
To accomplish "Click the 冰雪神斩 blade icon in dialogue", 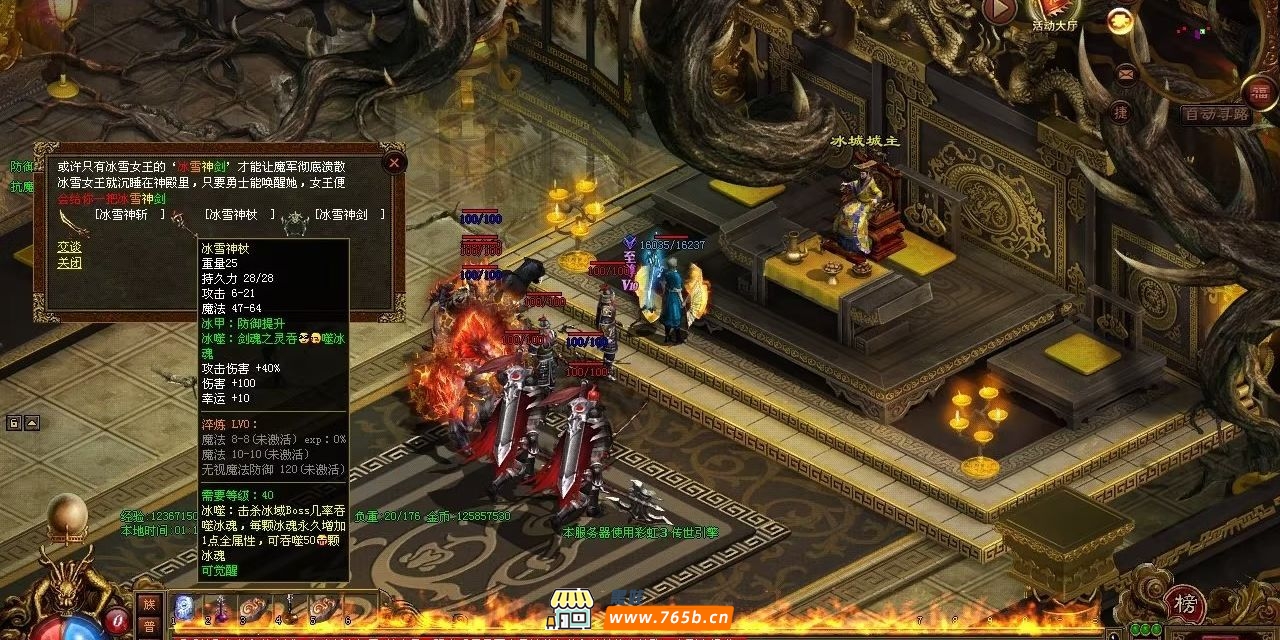I will [x=68, y=220].
